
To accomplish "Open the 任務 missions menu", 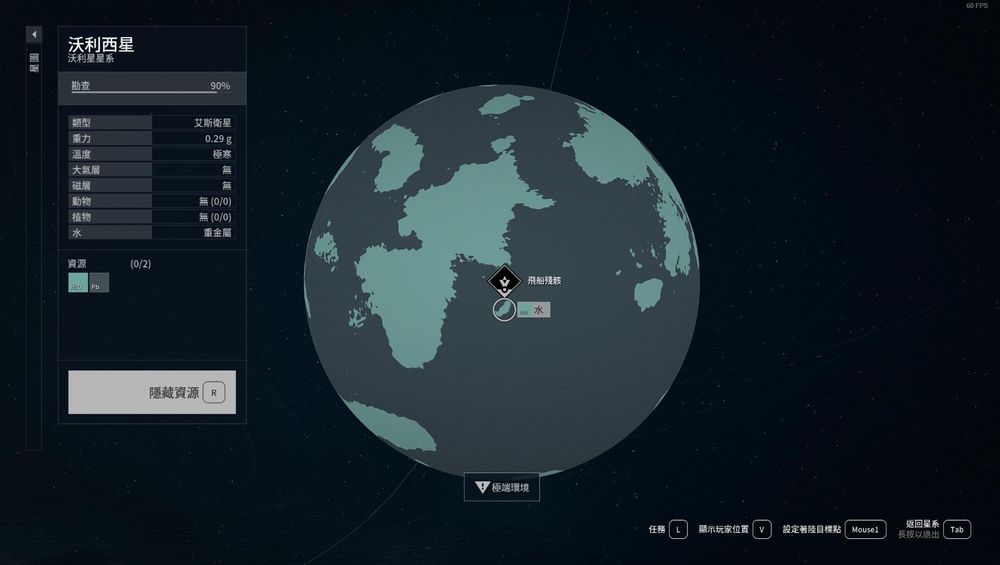I will pyautogui.click(x=678, y=529).
